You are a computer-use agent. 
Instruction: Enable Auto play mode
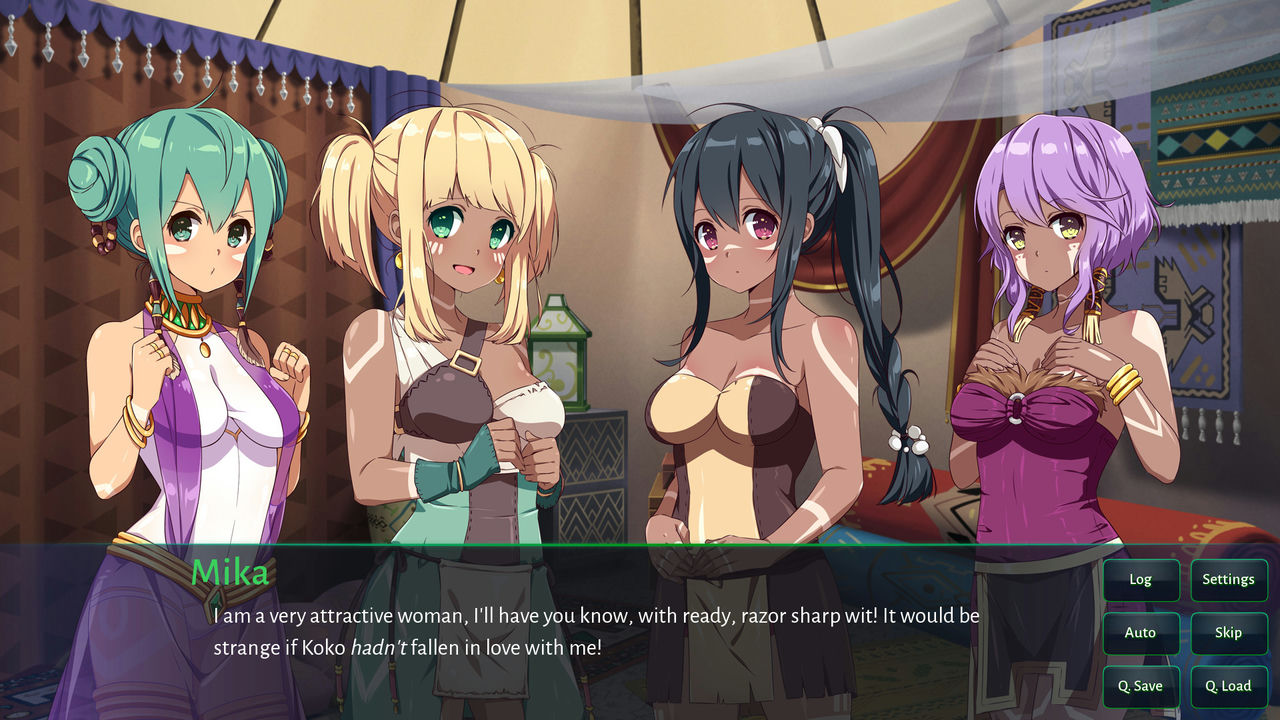click(x=1140, y=632)
